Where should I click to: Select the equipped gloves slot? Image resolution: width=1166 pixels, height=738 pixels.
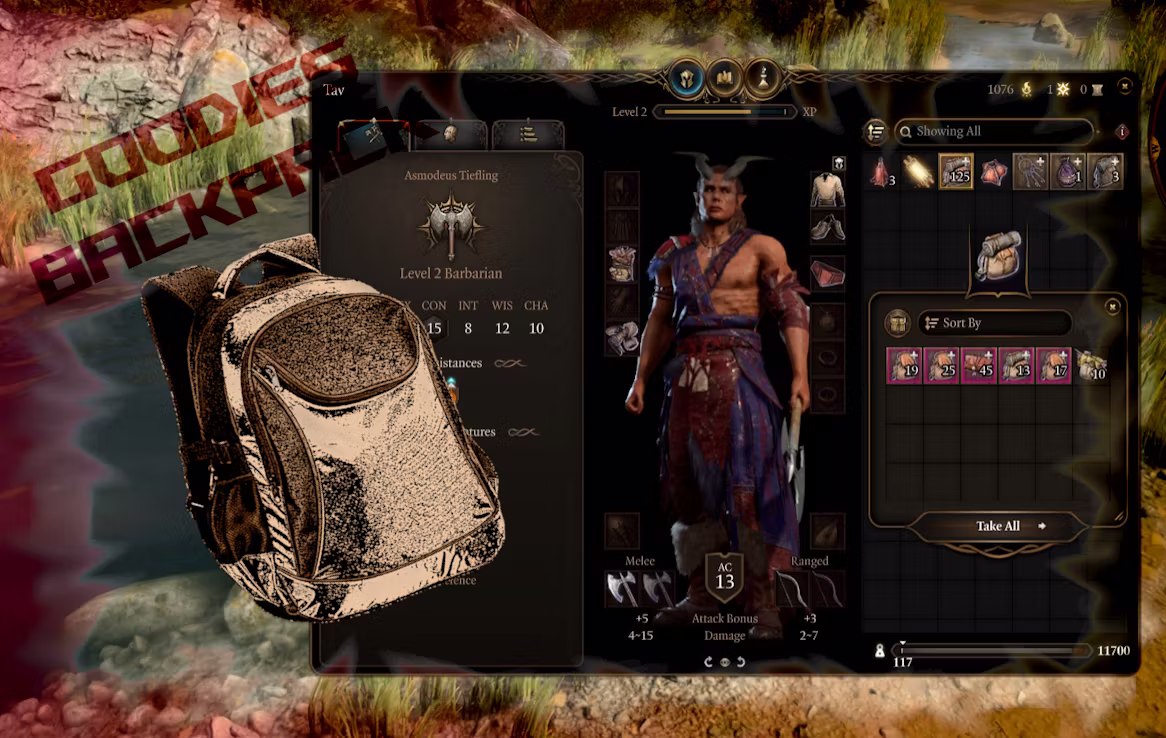pyautogui.click(x=622, y=338)
